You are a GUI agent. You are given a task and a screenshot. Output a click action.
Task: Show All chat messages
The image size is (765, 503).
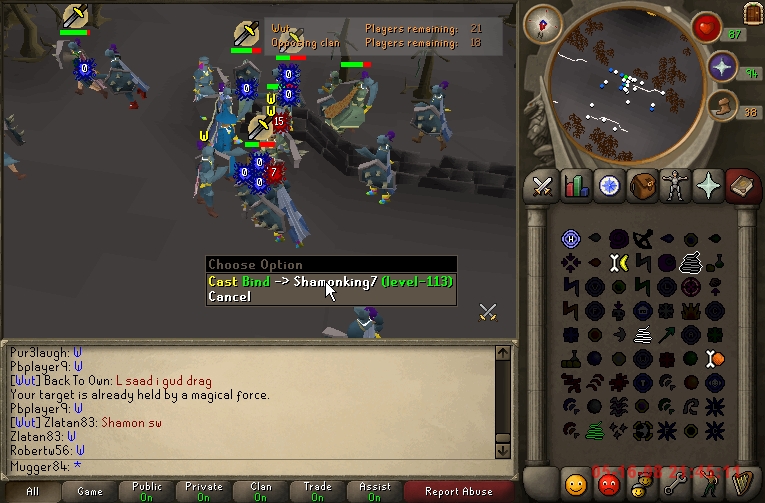pos(32,491)
